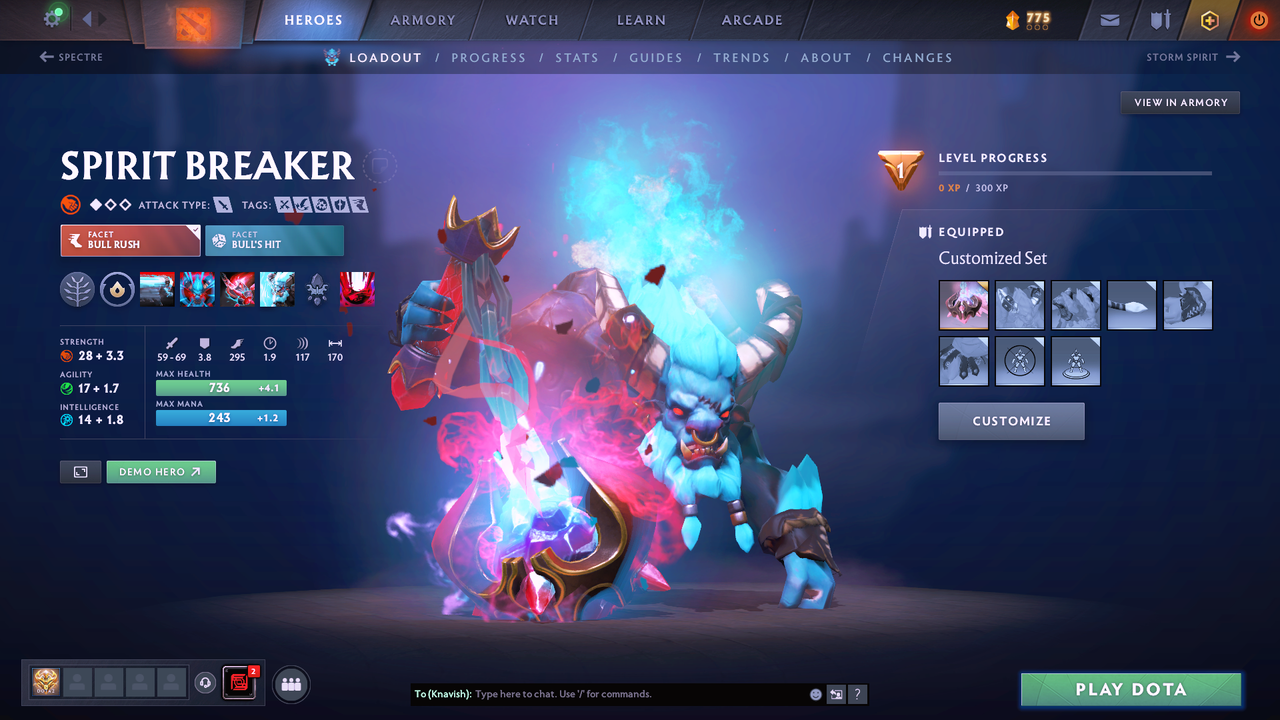Image resolution: width=1280 pixels, height=720 pixels.
Task: Open the find party group icon
Action: [x=290, y=684]
